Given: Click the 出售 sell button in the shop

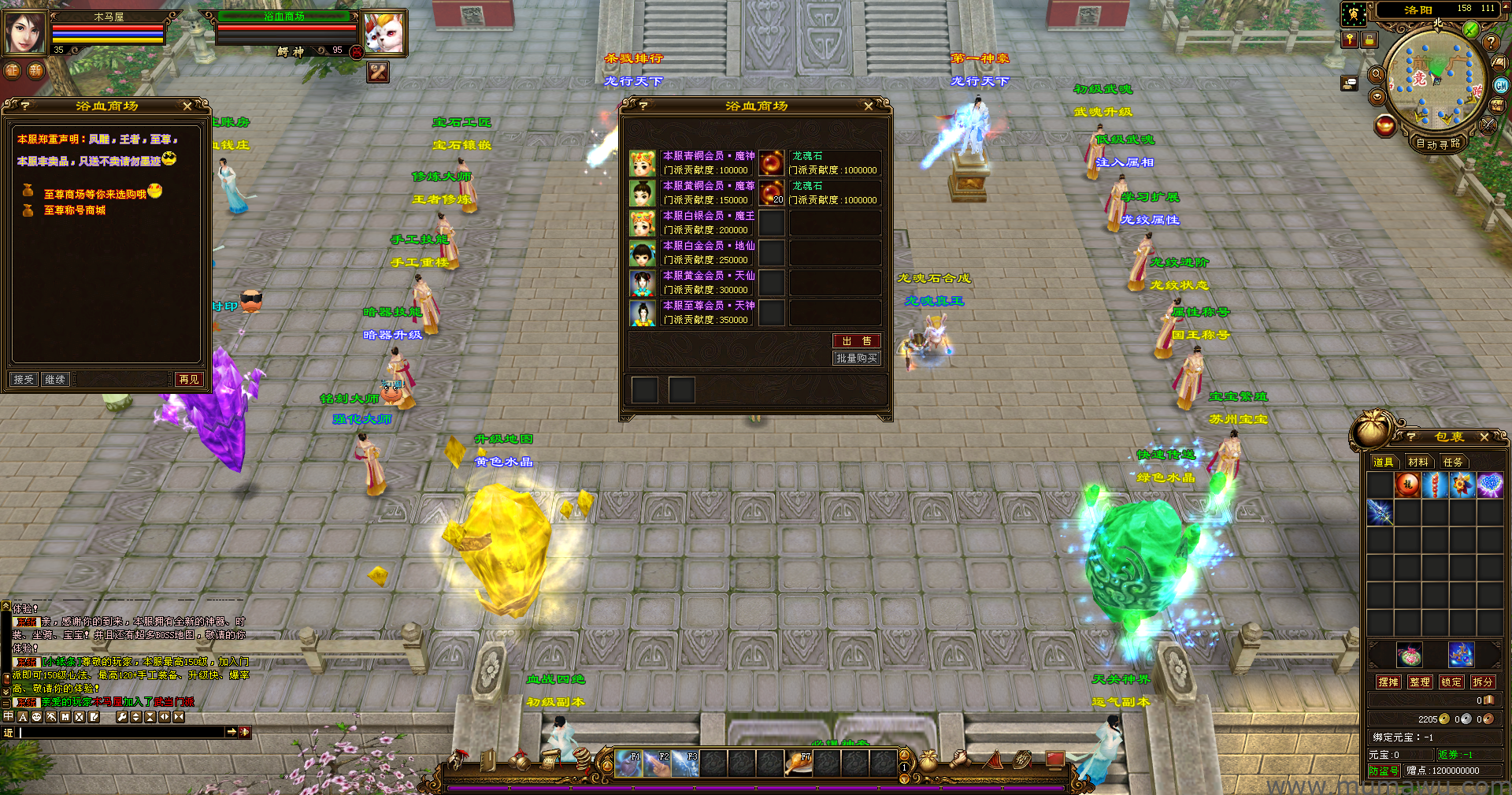Looking at the screenshot, I should 856,341.
